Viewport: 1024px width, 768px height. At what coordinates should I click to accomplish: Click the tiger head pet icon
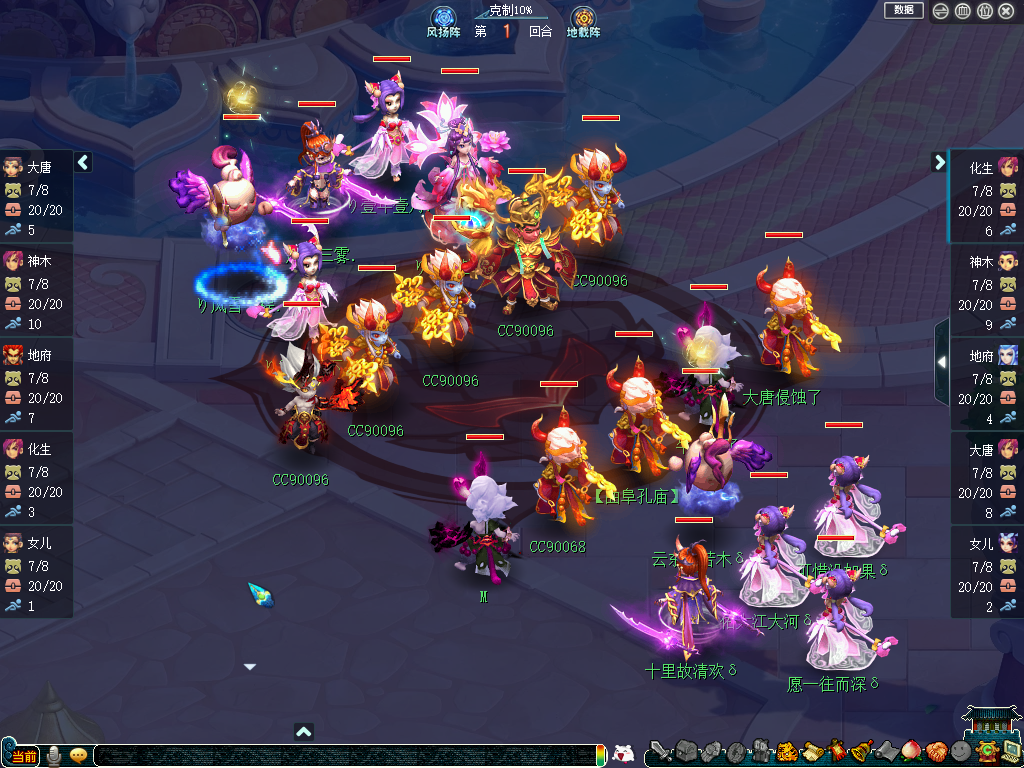(786, 751)
